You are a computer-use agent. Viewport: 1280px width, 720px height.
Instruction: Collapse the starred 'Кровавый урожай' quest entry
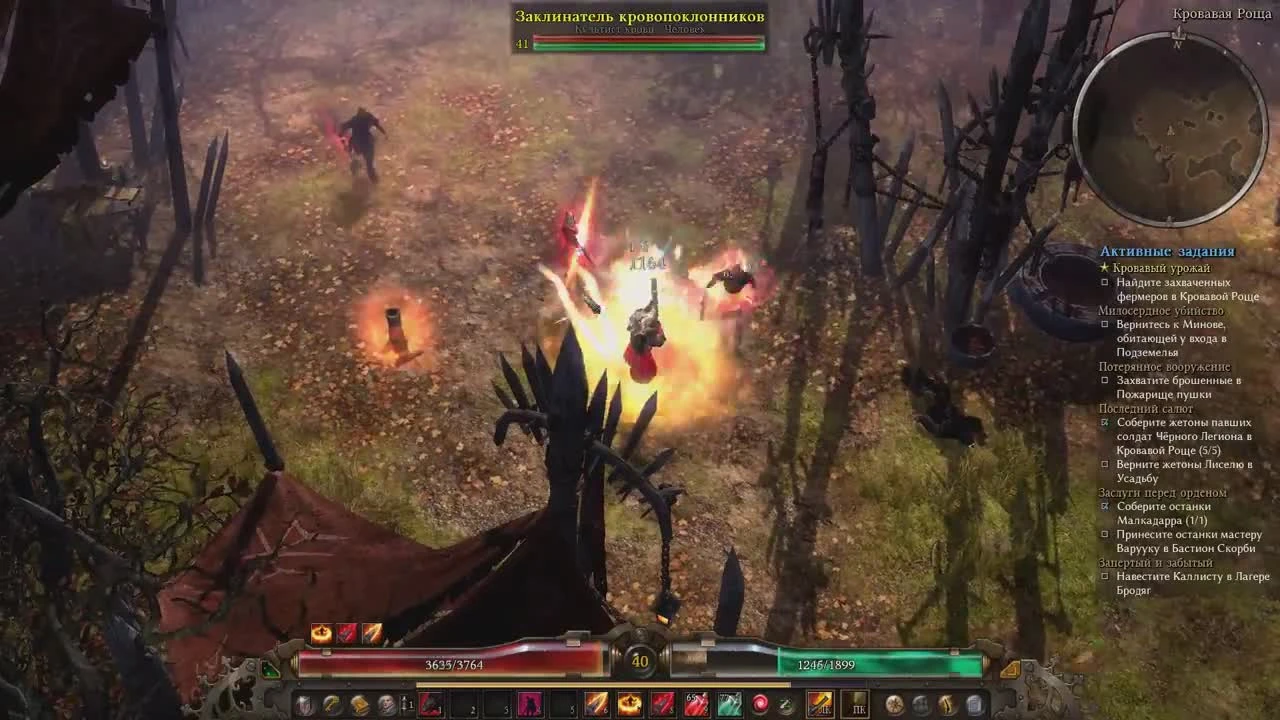pos(1103,268)
